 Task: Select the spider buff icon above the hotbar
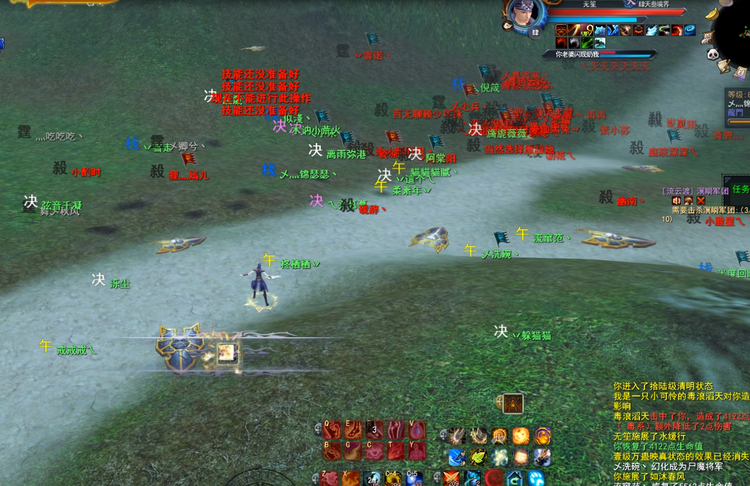(511, 404)
